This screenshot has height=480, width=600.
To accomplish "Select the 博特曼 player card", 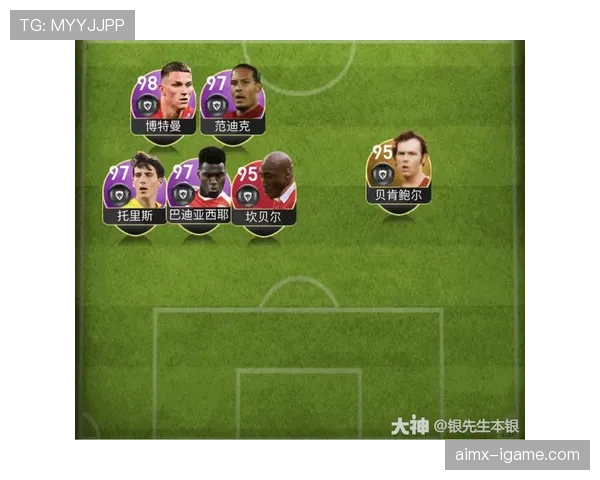I will tap(163, 100).
